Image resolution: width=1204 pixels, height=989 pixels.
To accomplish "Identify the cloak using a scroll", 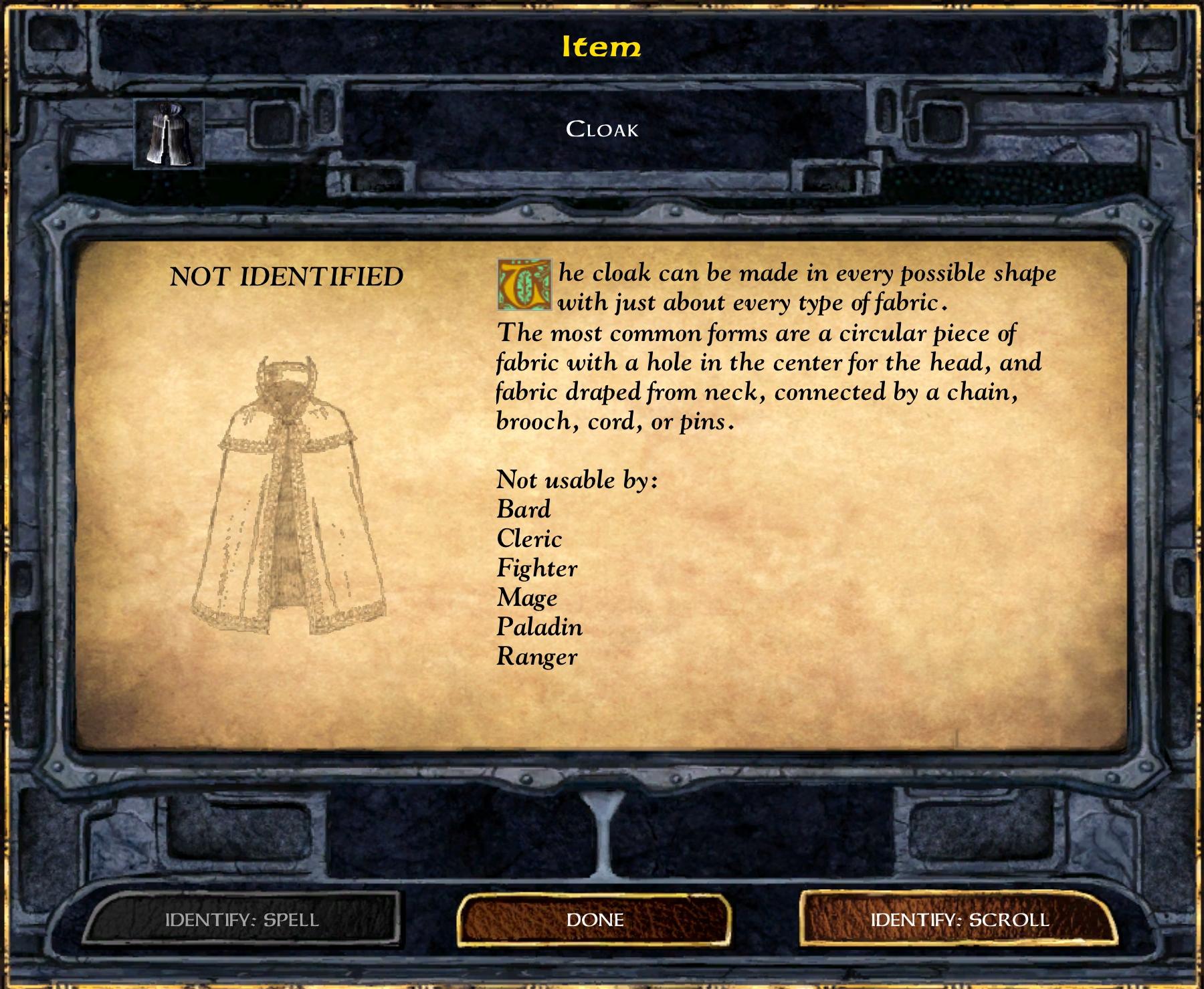I will 959,919.
